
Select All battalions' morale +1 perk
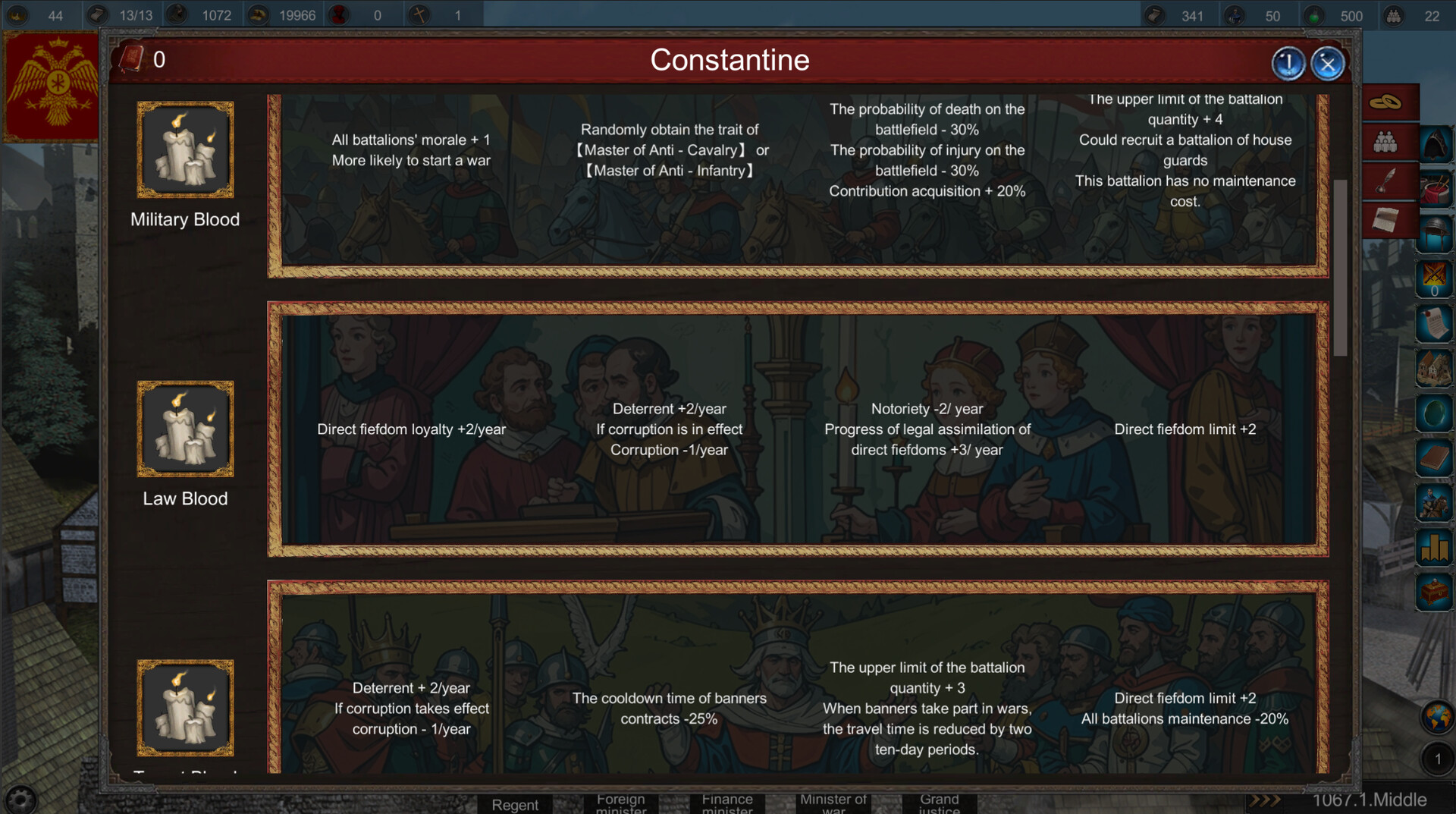coord(411,150)
